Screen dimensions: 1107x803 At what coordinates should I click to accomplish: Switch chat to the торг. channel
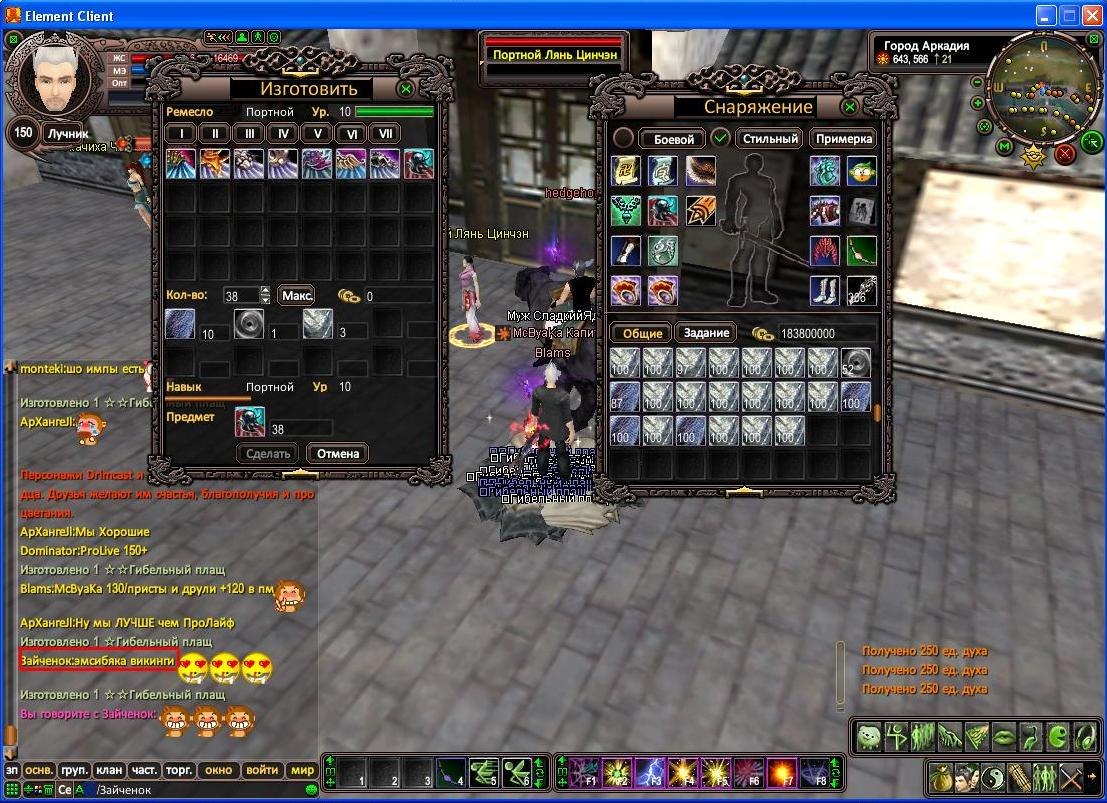[x=179, y=770]
